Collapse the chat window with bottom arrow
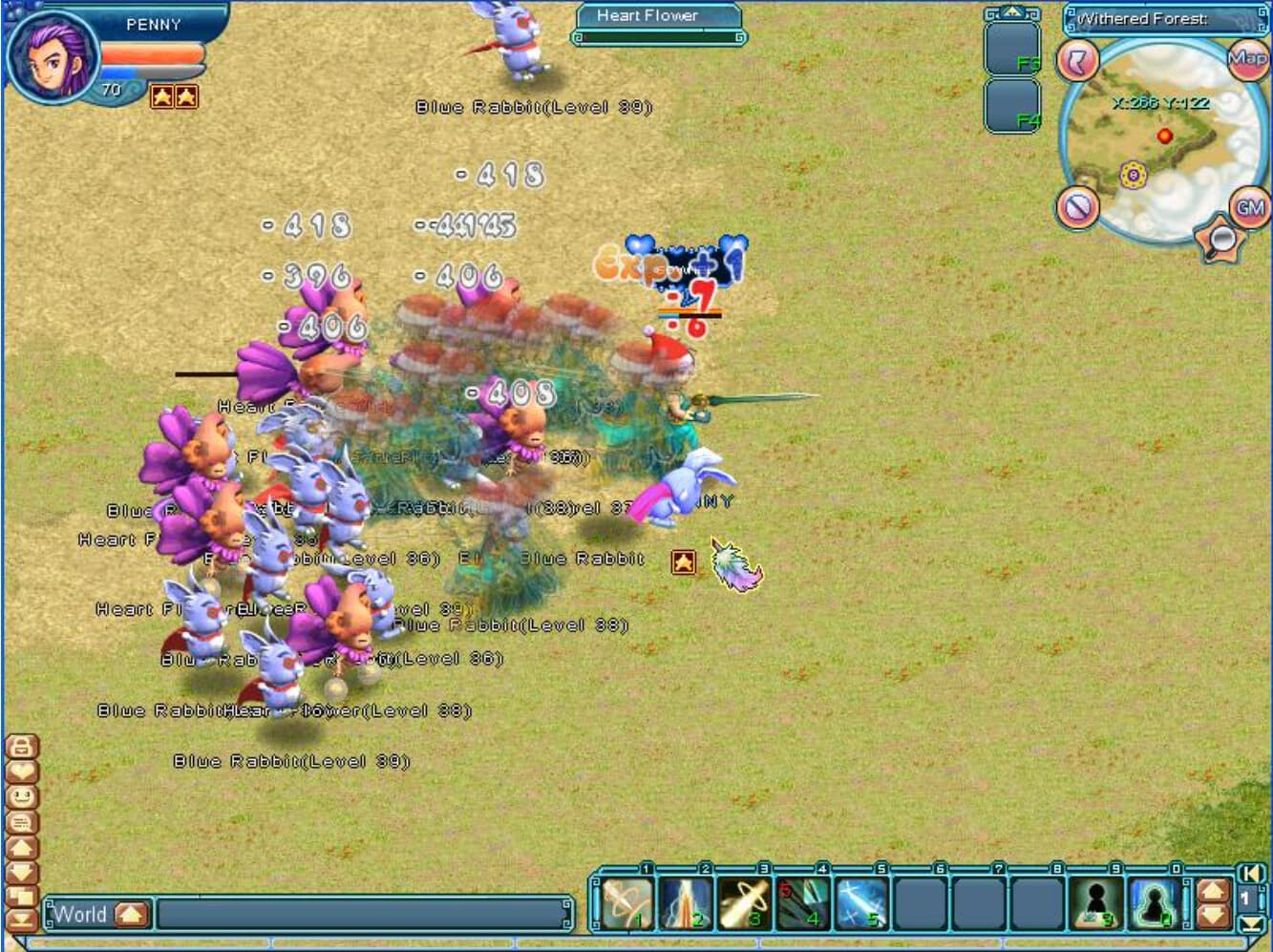Screen dimensions: 1273x952 tap(21, 919)
